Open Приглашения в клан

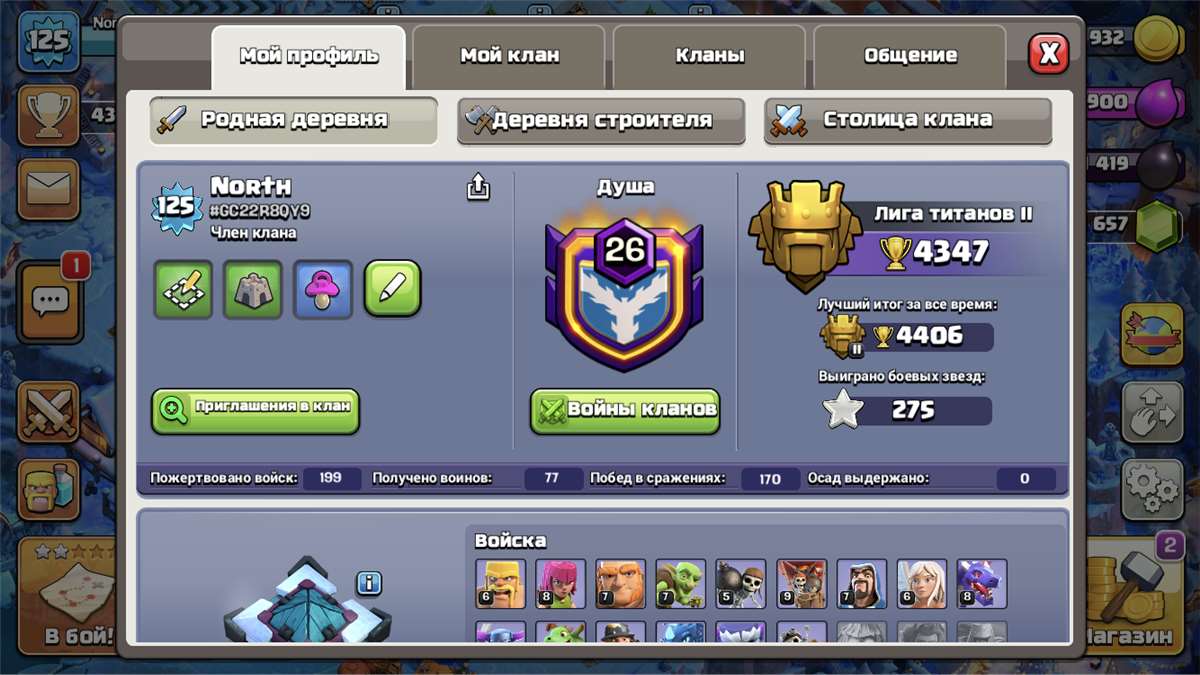click(256, 411)
